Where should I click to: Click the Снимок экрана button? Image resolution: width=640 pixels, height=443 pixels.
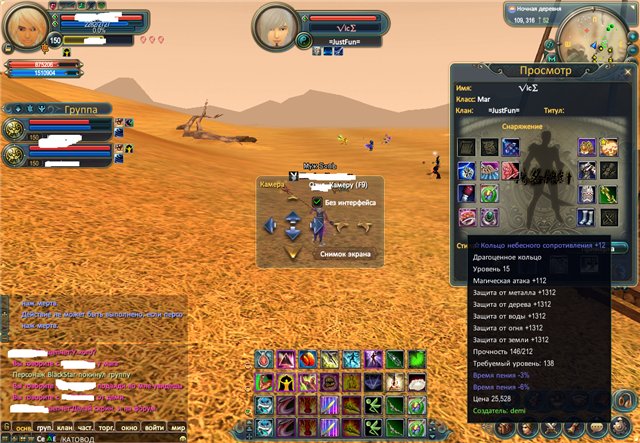(x=347, y=254)
